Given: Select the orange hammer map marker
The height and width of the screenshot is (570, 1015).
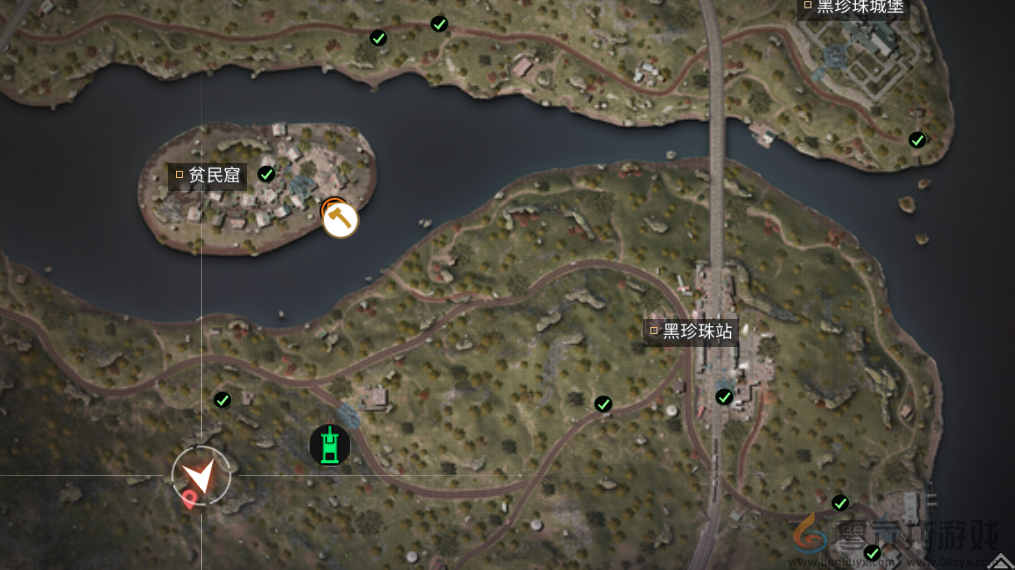Looking at the screenshot, I should click(340, 219).
